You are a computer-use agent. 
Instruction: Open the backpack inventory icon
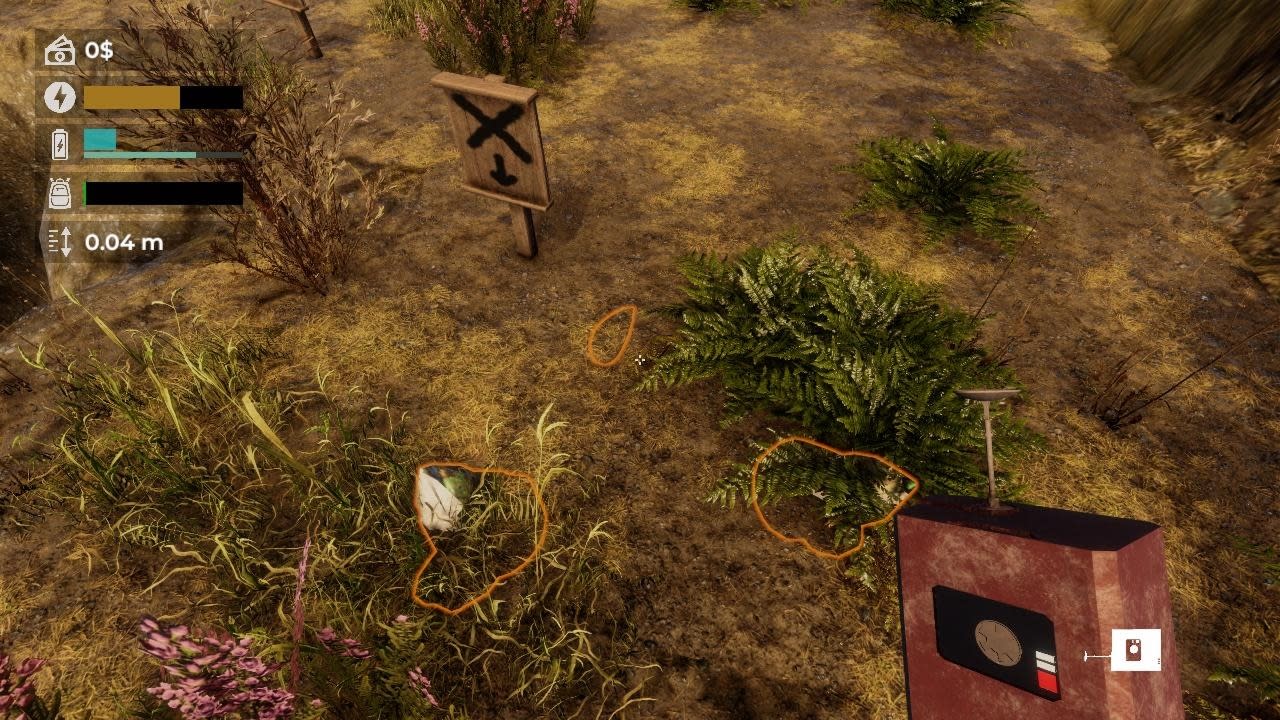pos(60,192)
